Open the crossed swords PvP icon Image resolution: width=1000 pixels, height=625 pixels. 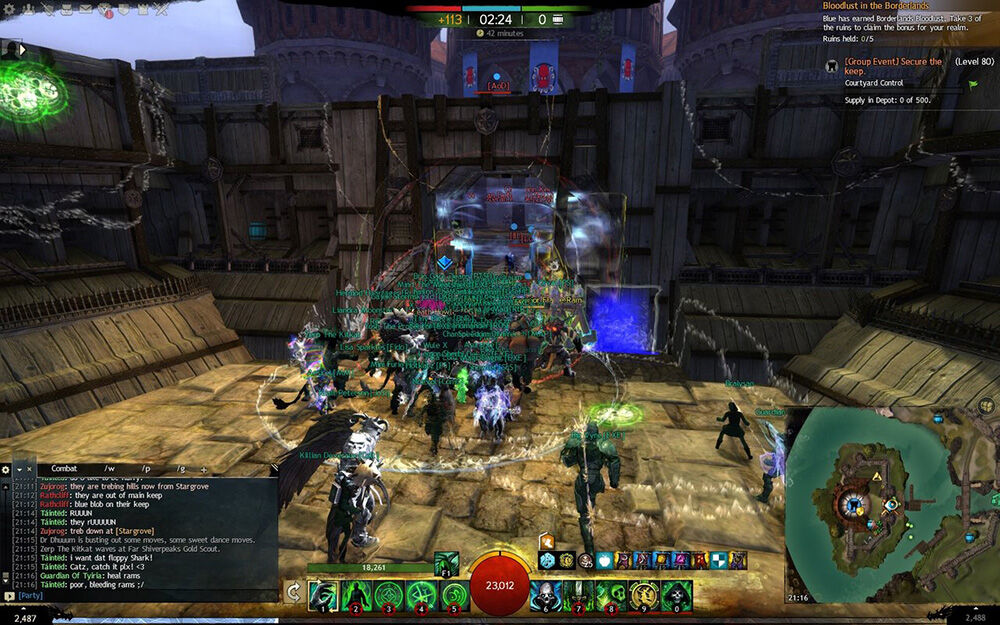(x=161, y=9)
